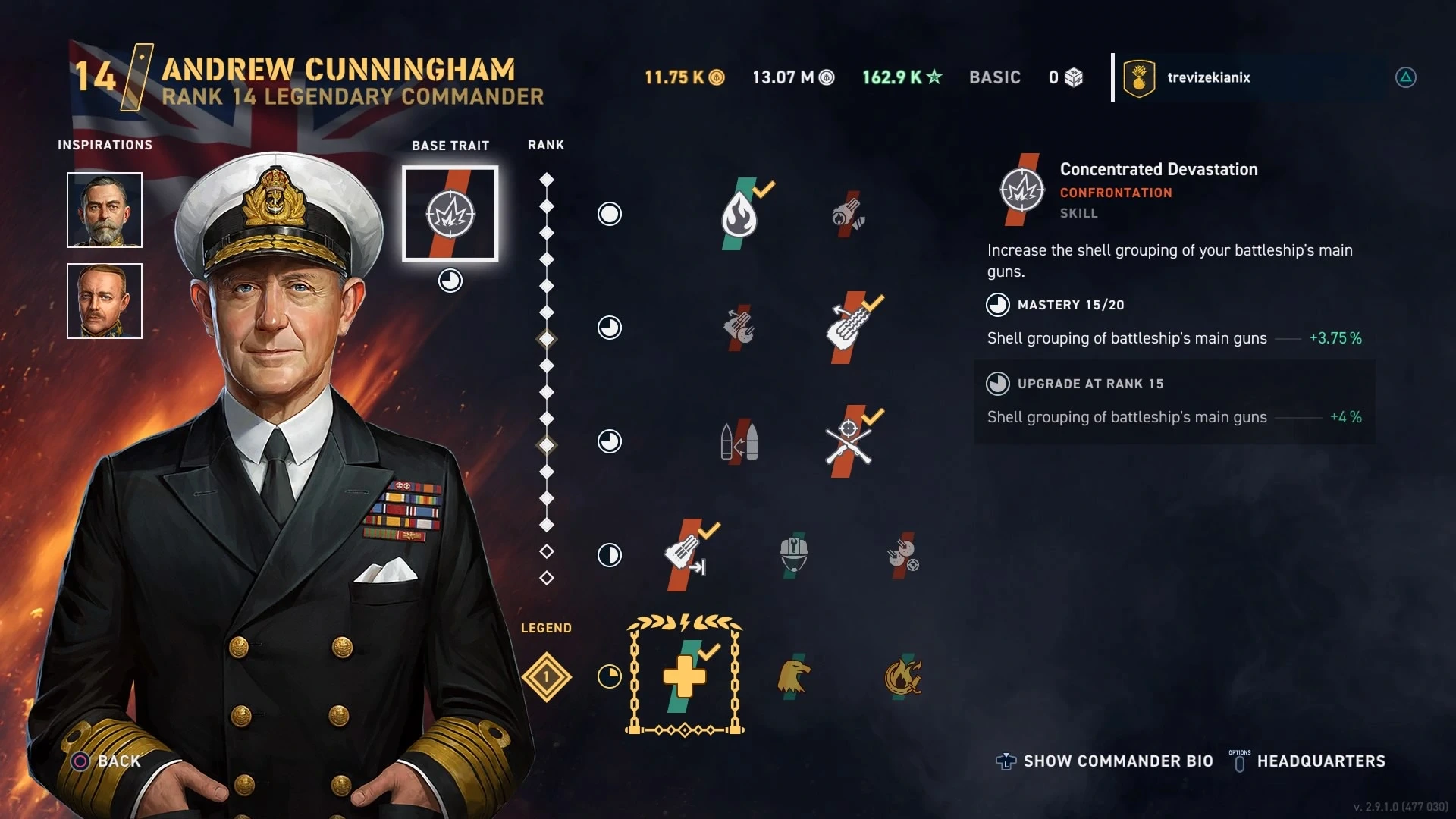Open the top bearded inspiration portrait

(x=105, y=210)
